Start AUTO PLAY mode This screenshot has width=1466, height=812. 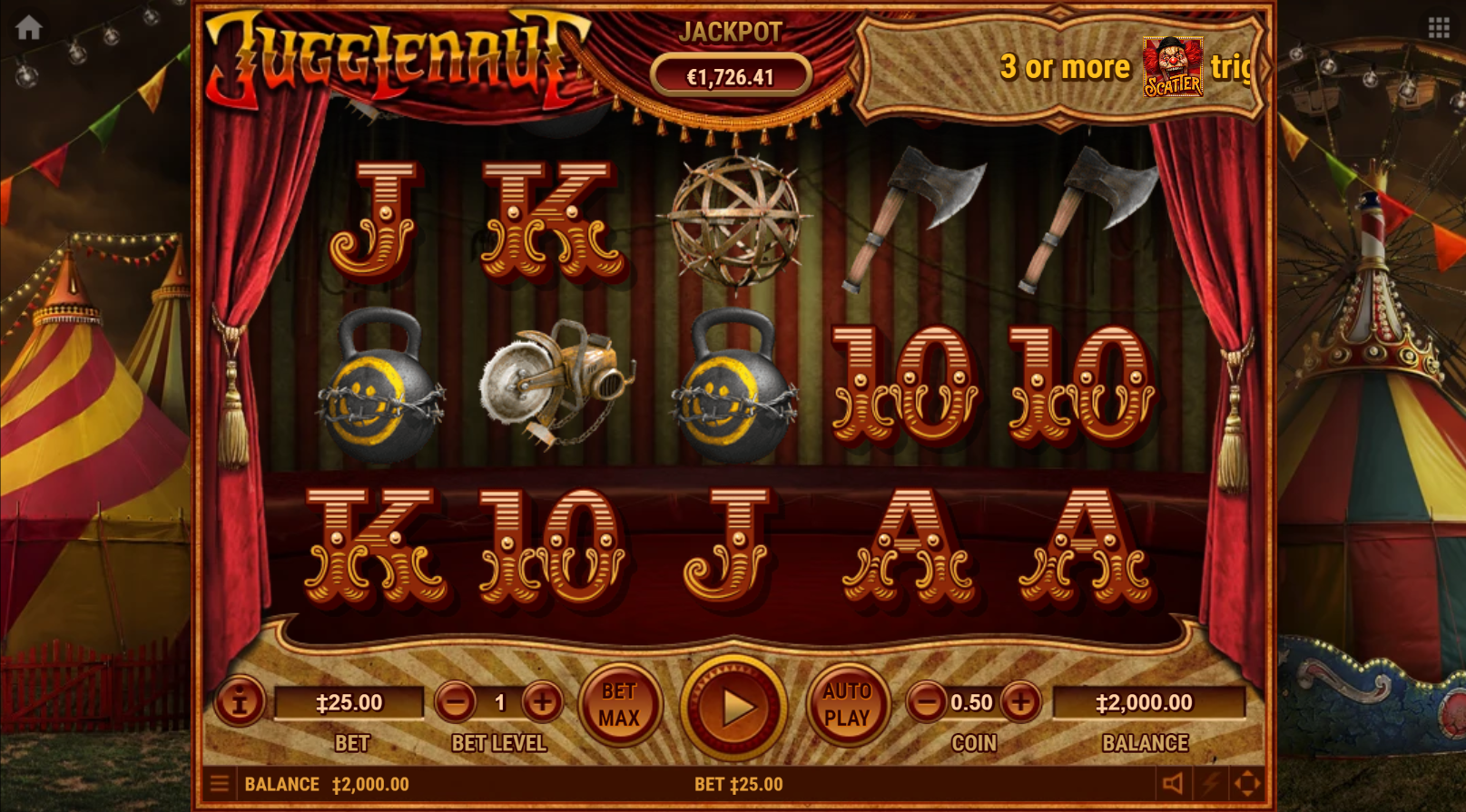847,705
